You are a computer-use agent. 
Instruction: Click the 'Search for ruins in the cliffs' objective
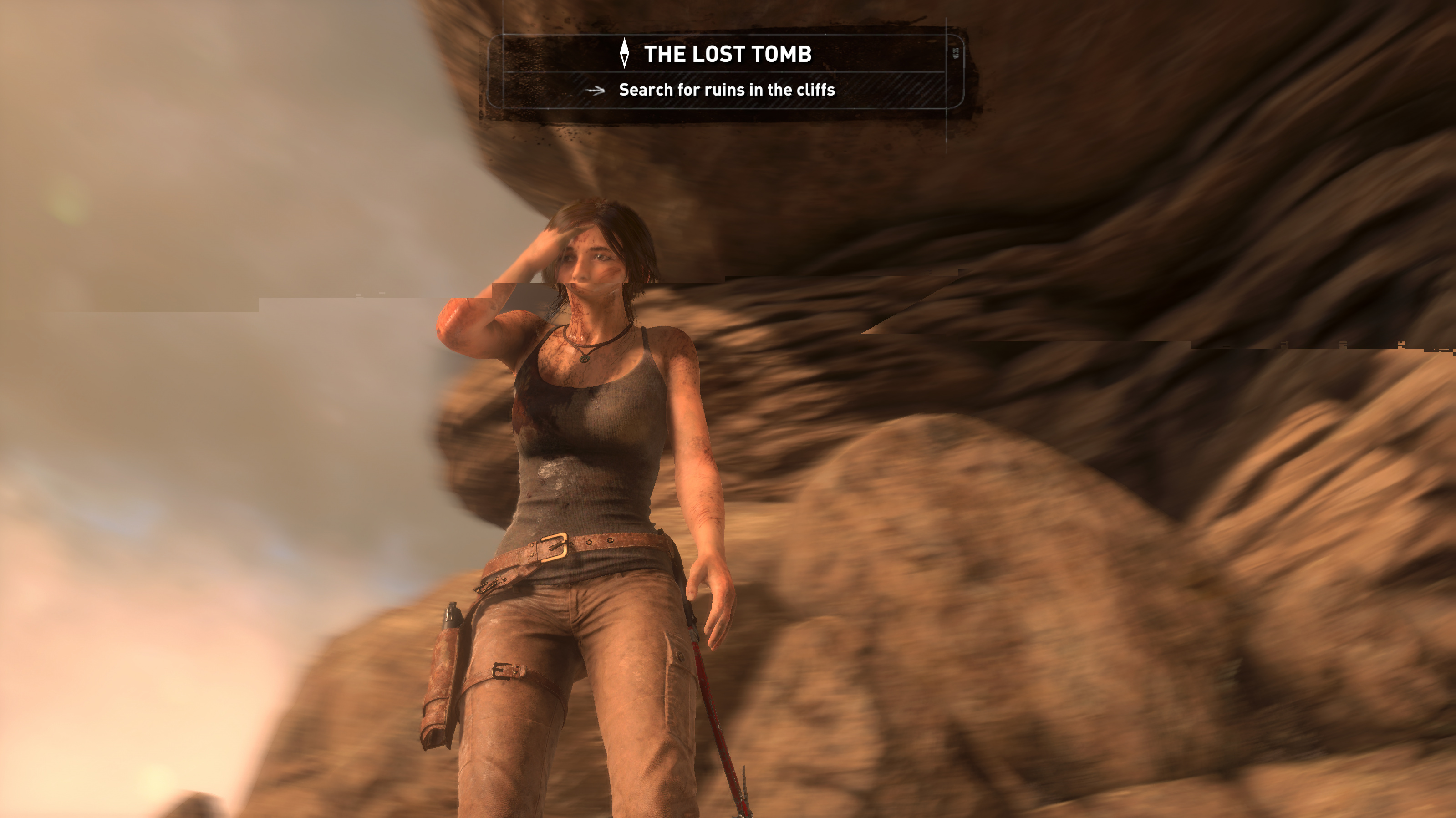click(726, 90)
